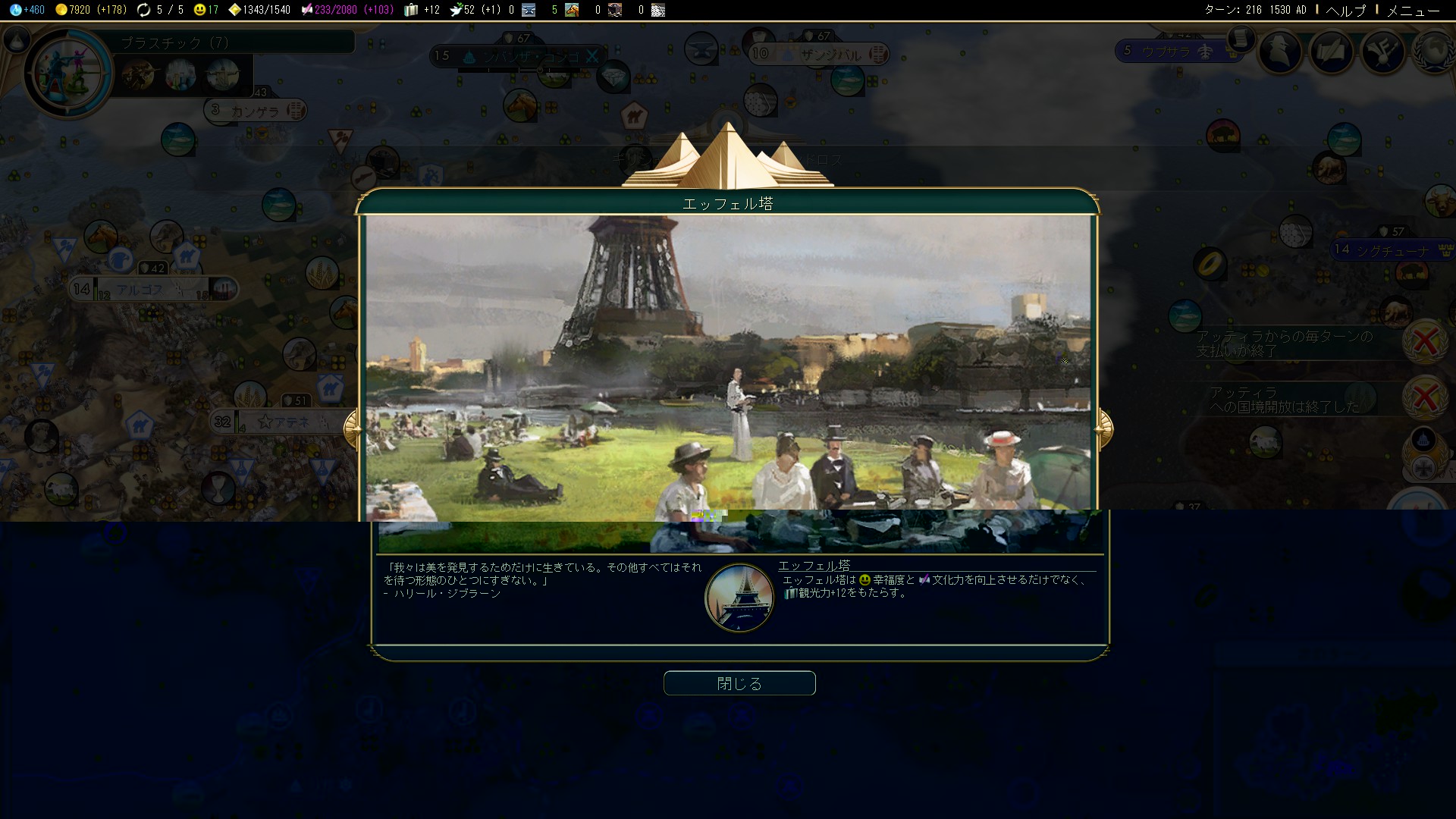Select the カンゲラ city banner

tap(255, 111)
